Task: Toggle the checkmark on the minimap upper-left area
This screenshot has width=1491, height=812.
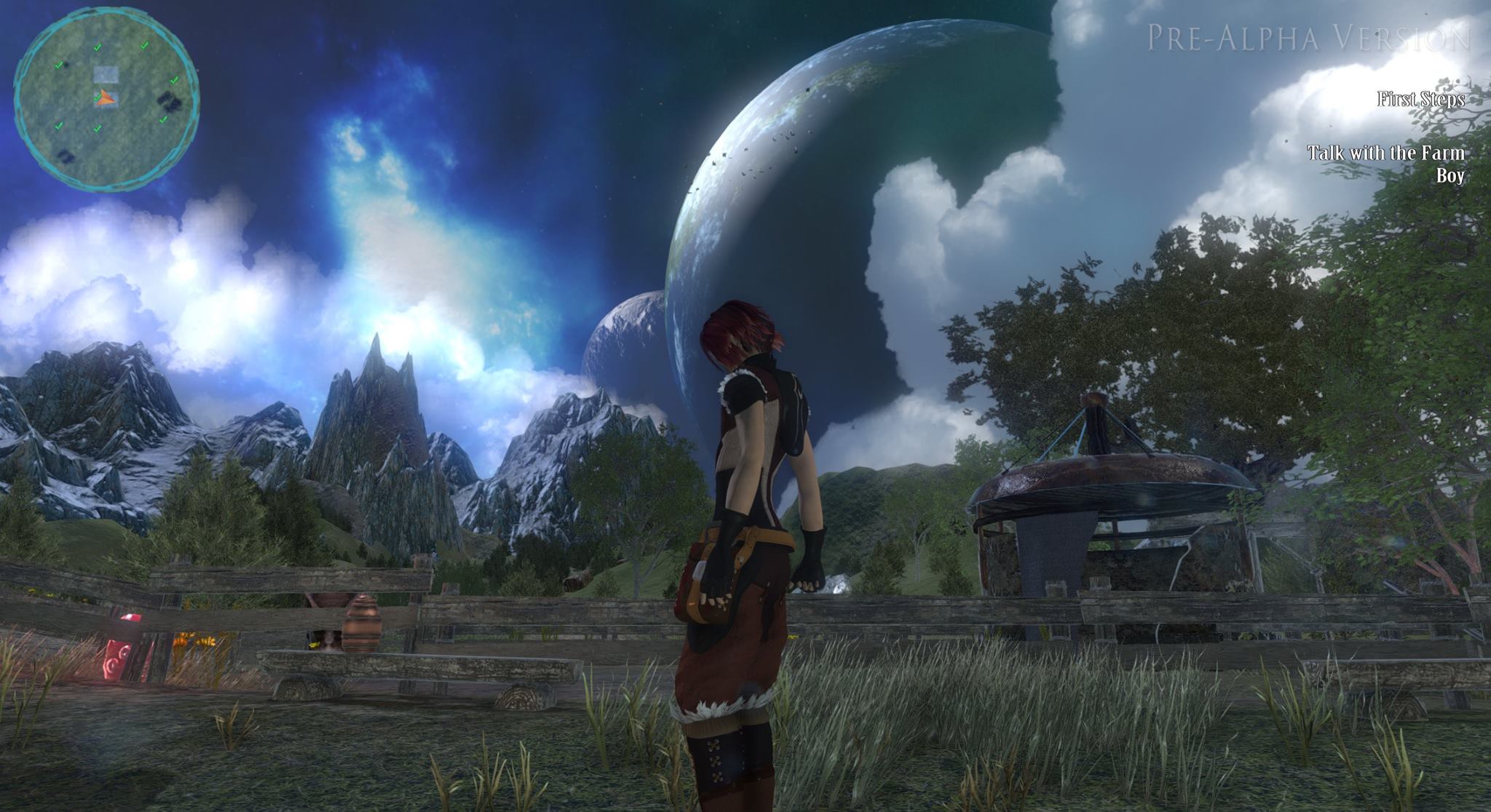Action: 59,65
